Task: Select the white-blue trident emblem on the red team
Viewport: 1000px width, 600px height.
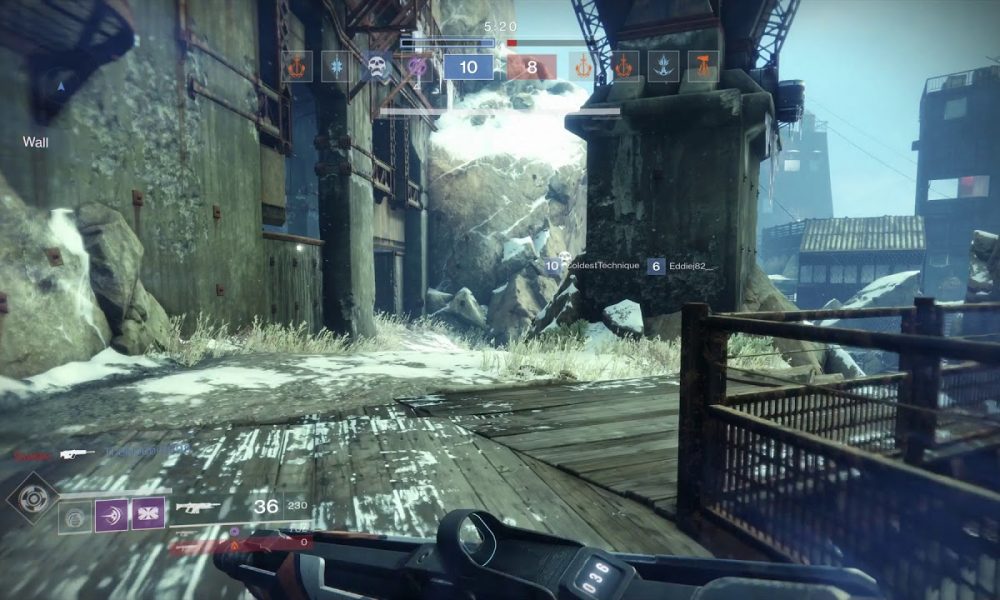Action: [663, 66]
